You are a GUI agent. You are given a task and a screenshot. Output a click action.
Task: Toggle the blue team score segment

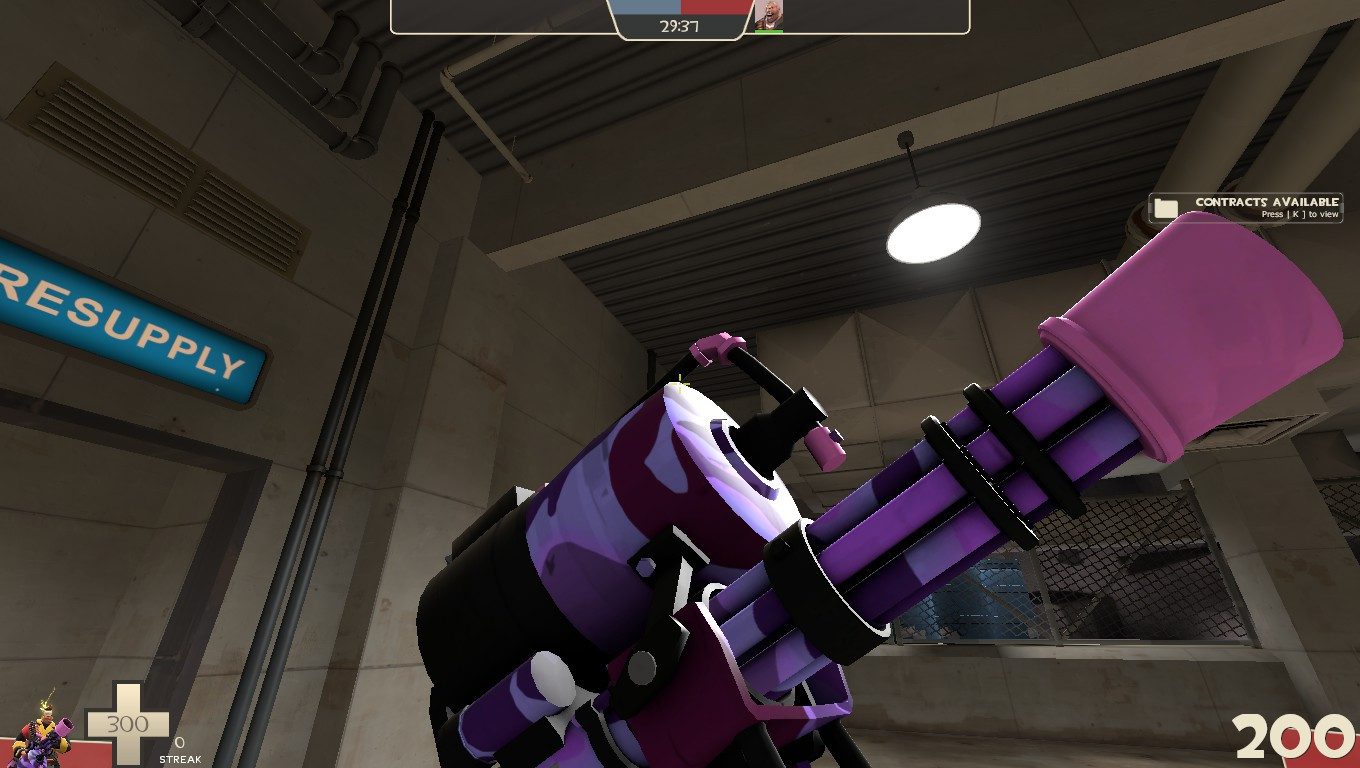click(648, 8)
